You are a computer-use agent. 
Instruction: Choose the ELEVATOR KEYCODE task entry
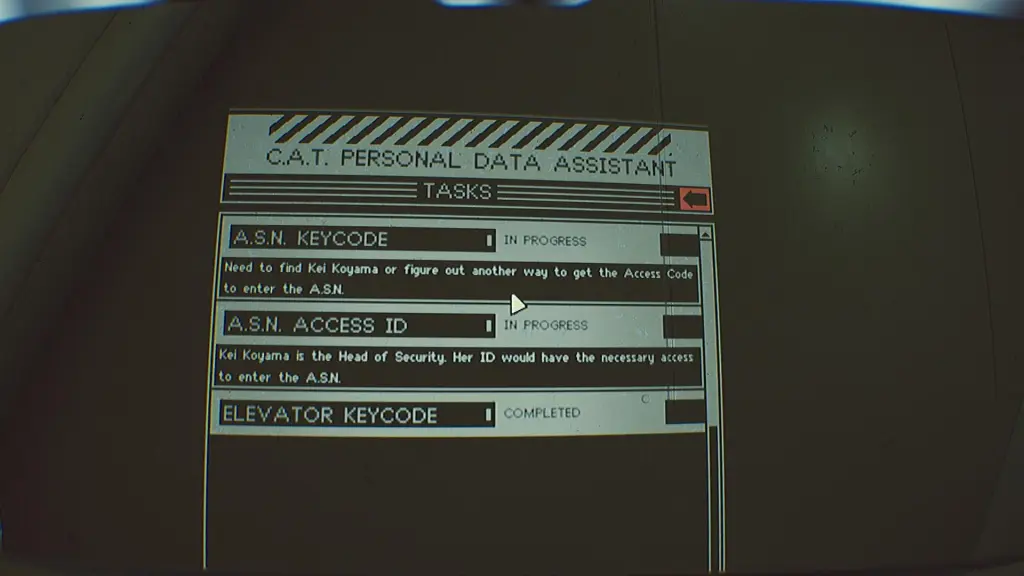pyautogui.click(x=357, y=414)
